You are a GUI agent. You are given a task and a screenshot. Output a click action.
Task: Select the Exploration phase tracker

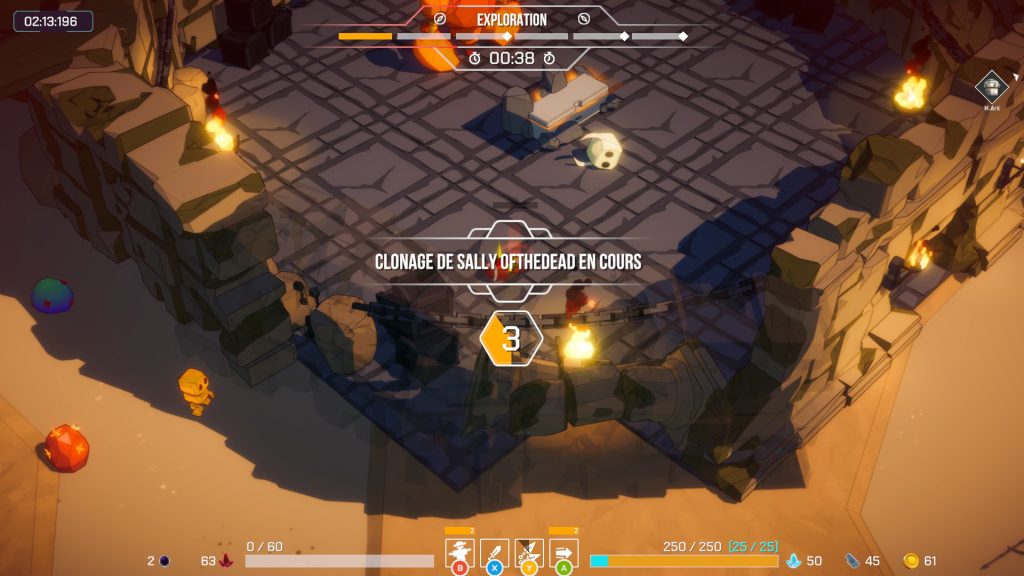[512, 20]
